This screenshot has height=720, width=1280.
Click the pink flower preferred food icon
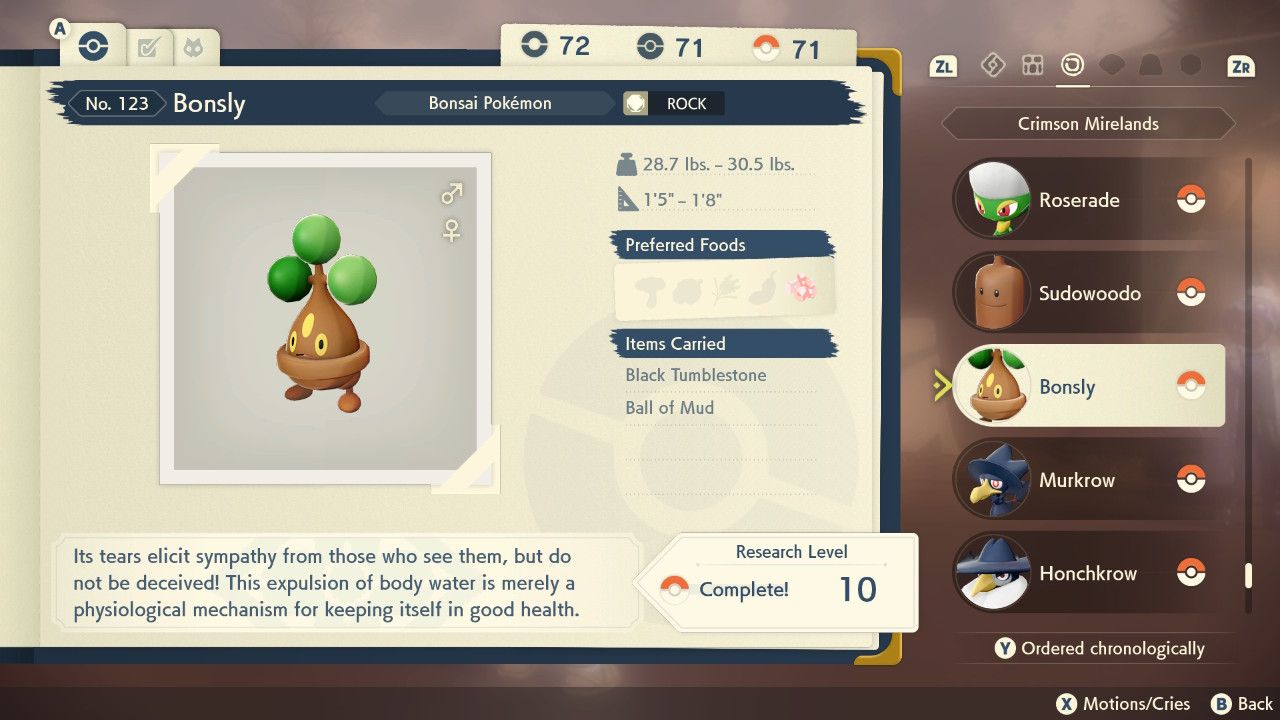(x=803, y=289)
